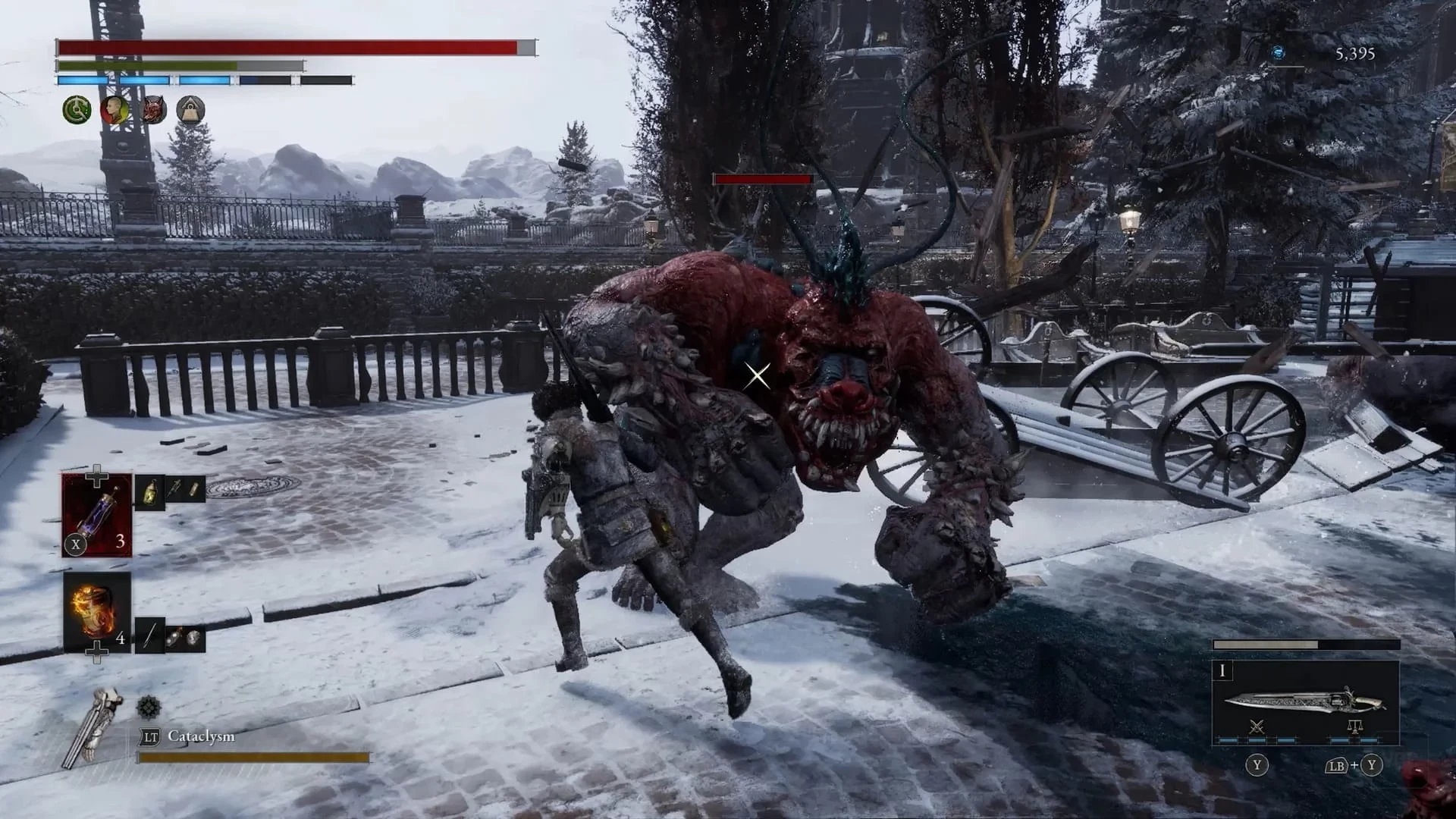Click the green circular arrow buff icon
The image size is (1456, 819).
tap(77, 111)
